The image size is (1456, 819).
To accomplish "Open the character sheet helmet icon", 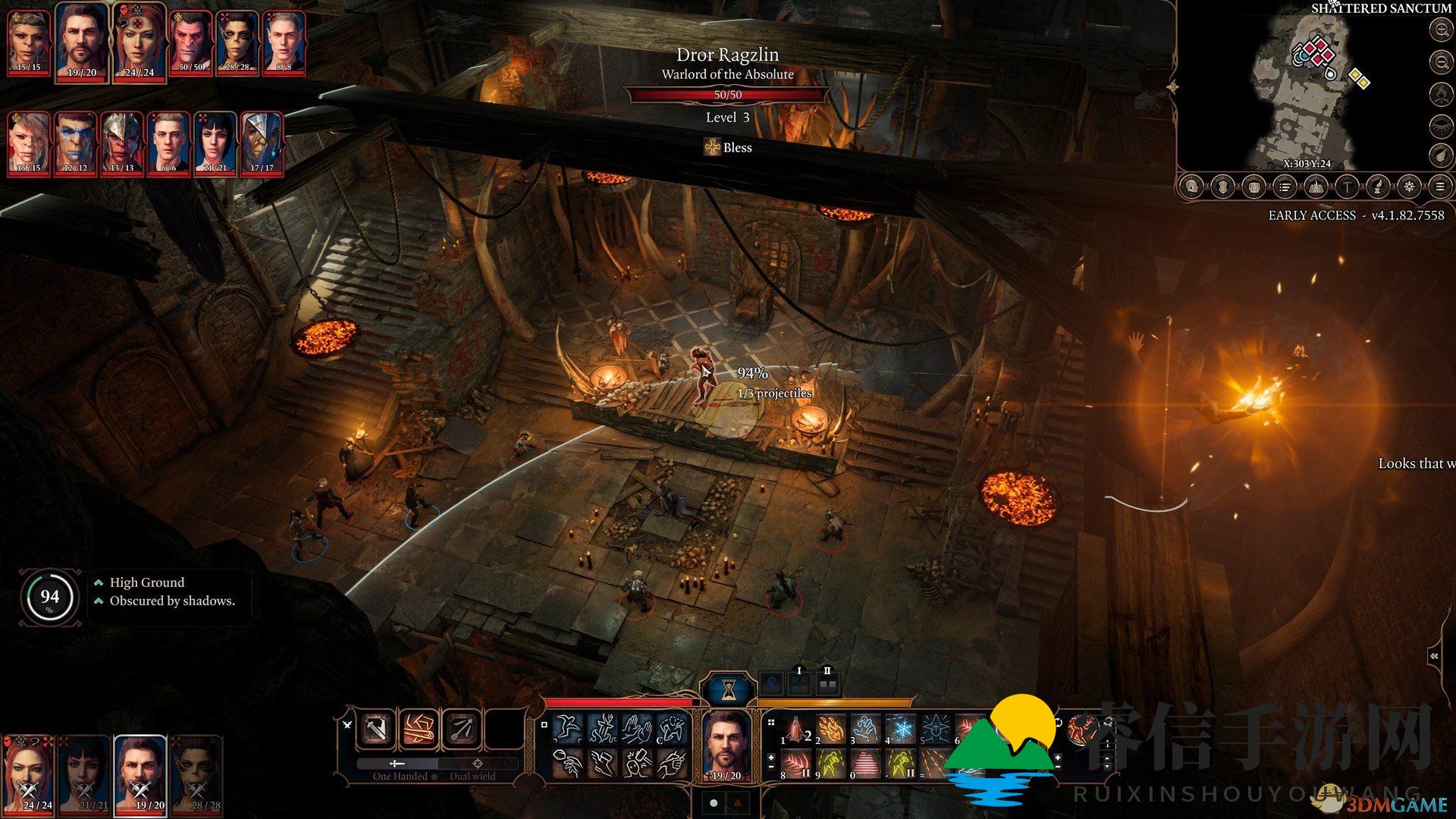I will click(1191, 187).
